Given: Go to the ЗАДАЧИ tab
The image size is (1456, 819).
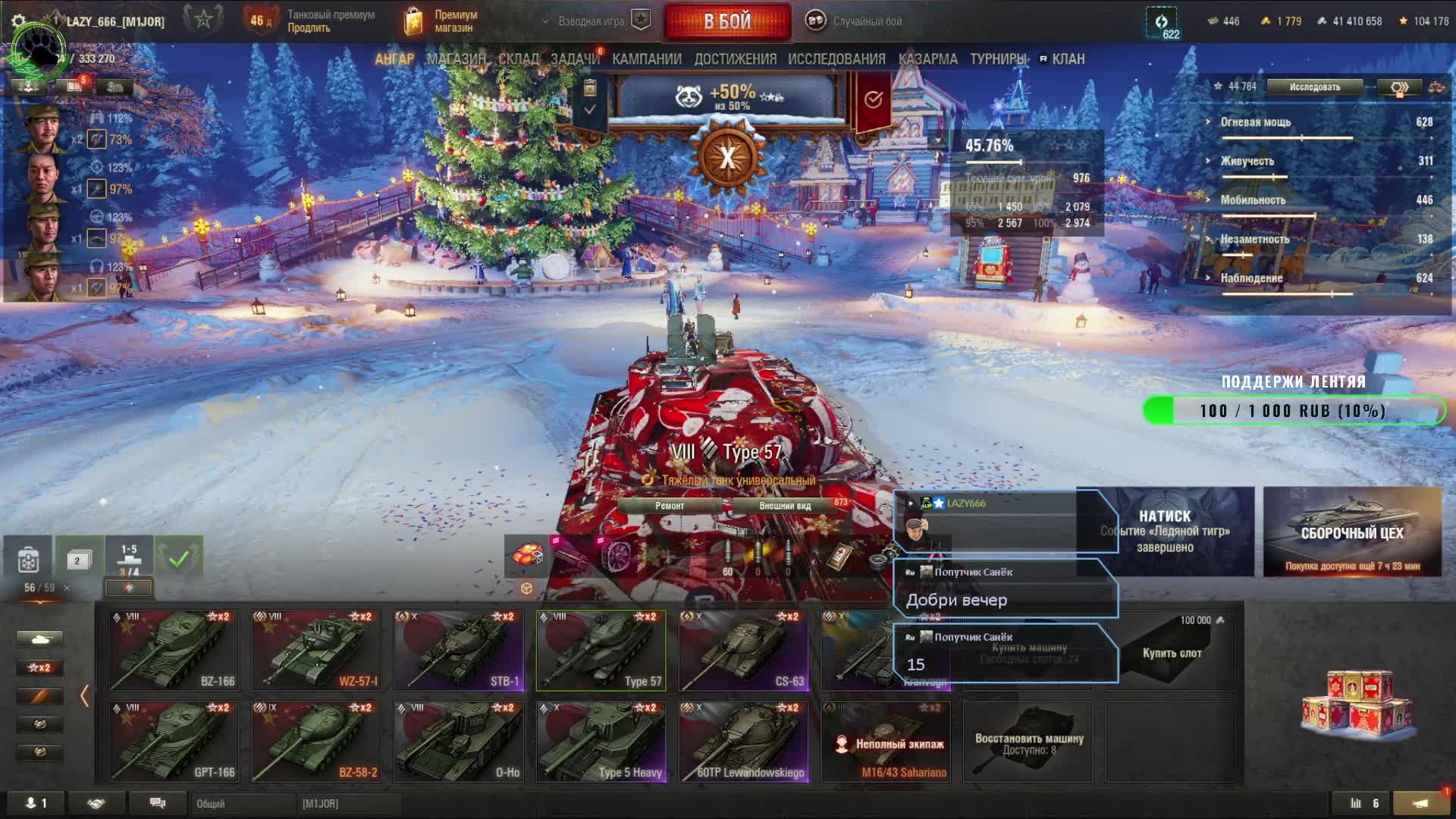Looking at the screenshot, I should point(575,59).
